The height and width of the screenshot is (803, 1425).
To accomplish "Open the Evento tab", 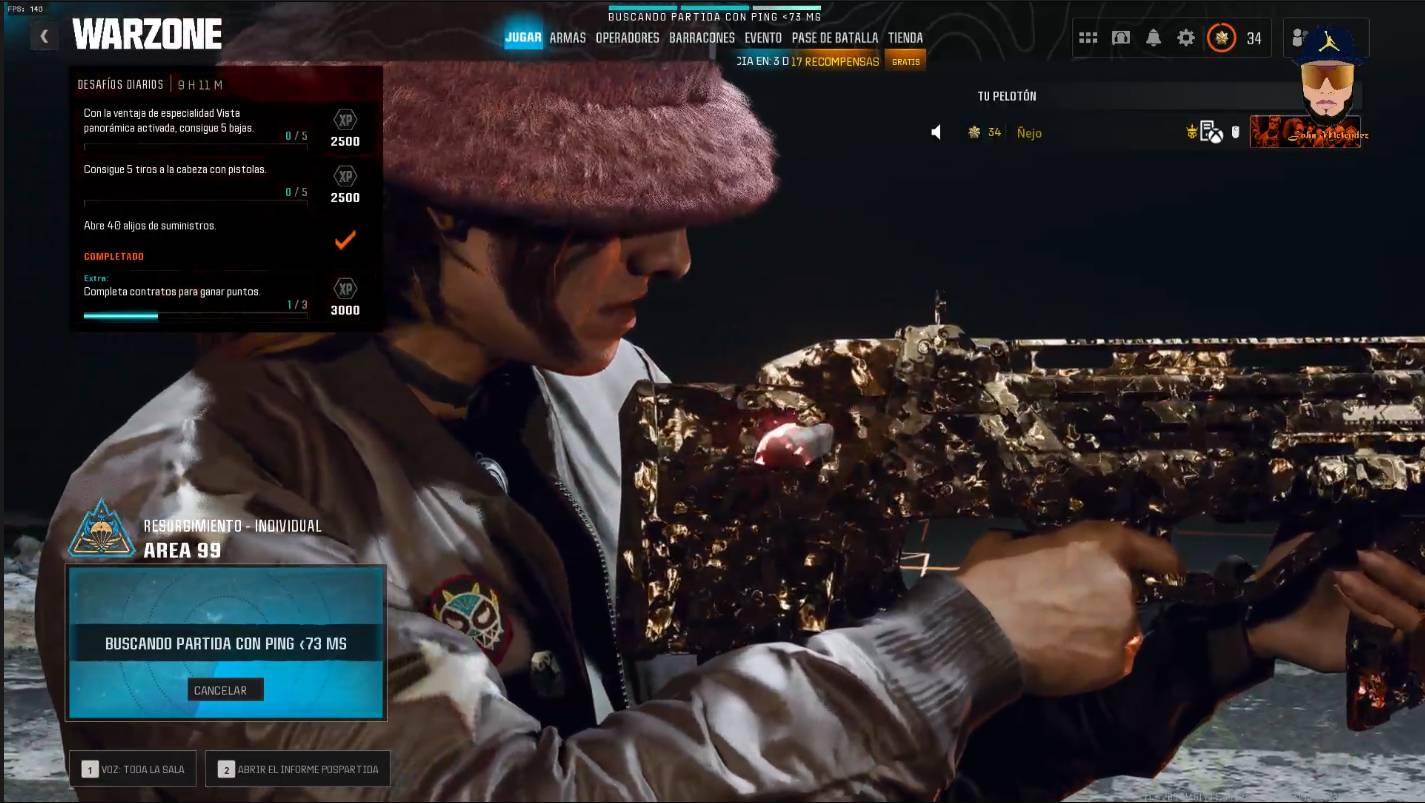I will tap(763, 38).
